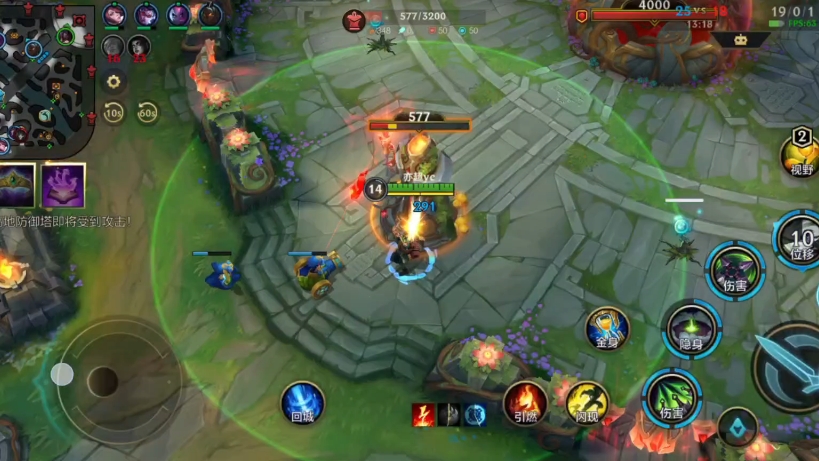Image resolution: width=819 pixels, height=461 pixels.
Task: Tap the 60s timer button
Action: [148, 113]
